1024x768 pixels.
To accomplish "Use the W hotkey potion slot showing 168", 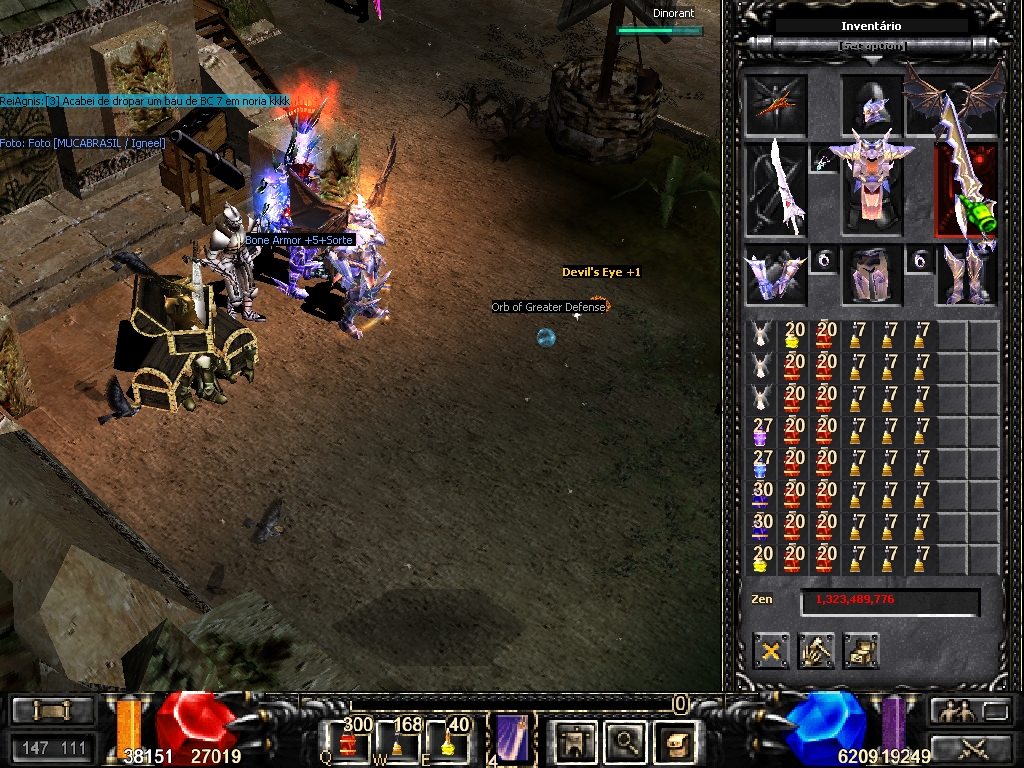I will click(x=398, y=740).
